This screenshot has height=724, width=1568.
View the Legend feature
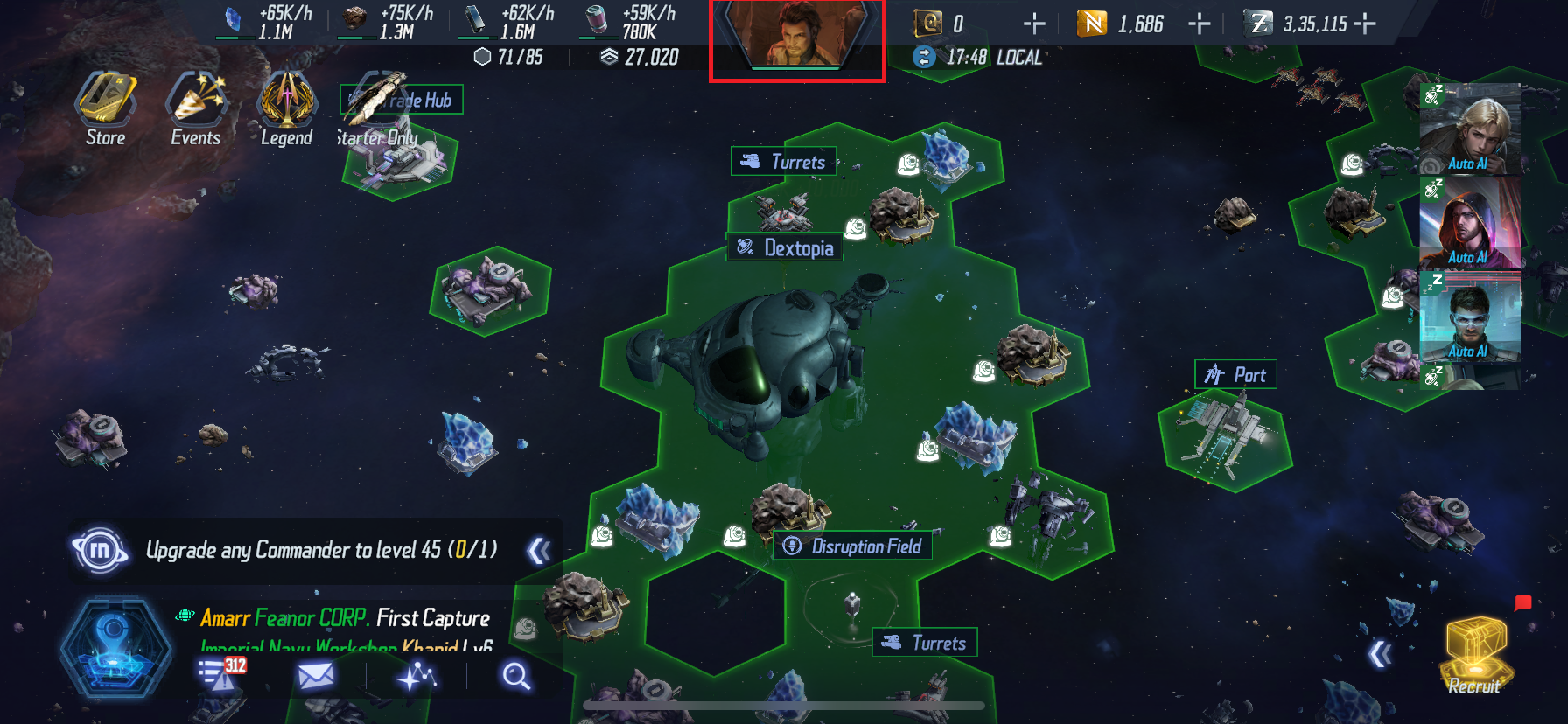tap(285, 107)
